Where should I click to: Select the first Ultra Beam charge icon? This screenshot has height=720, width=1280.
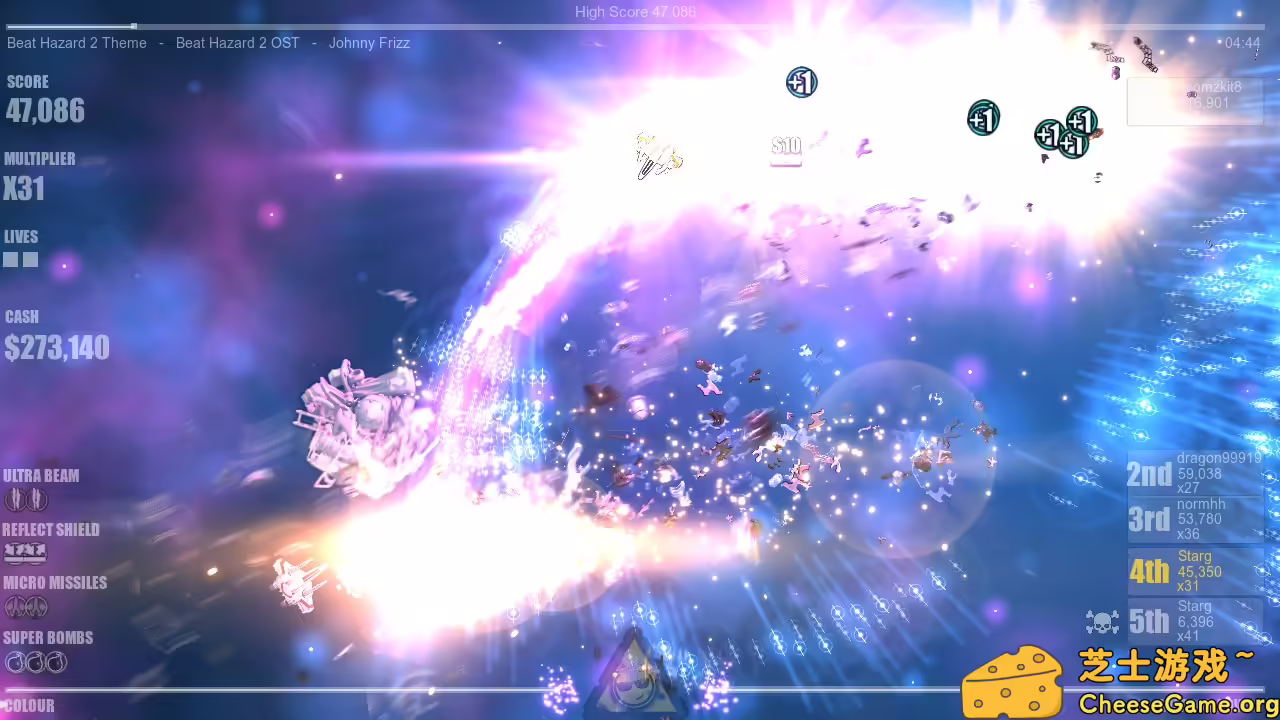[13, 499]
